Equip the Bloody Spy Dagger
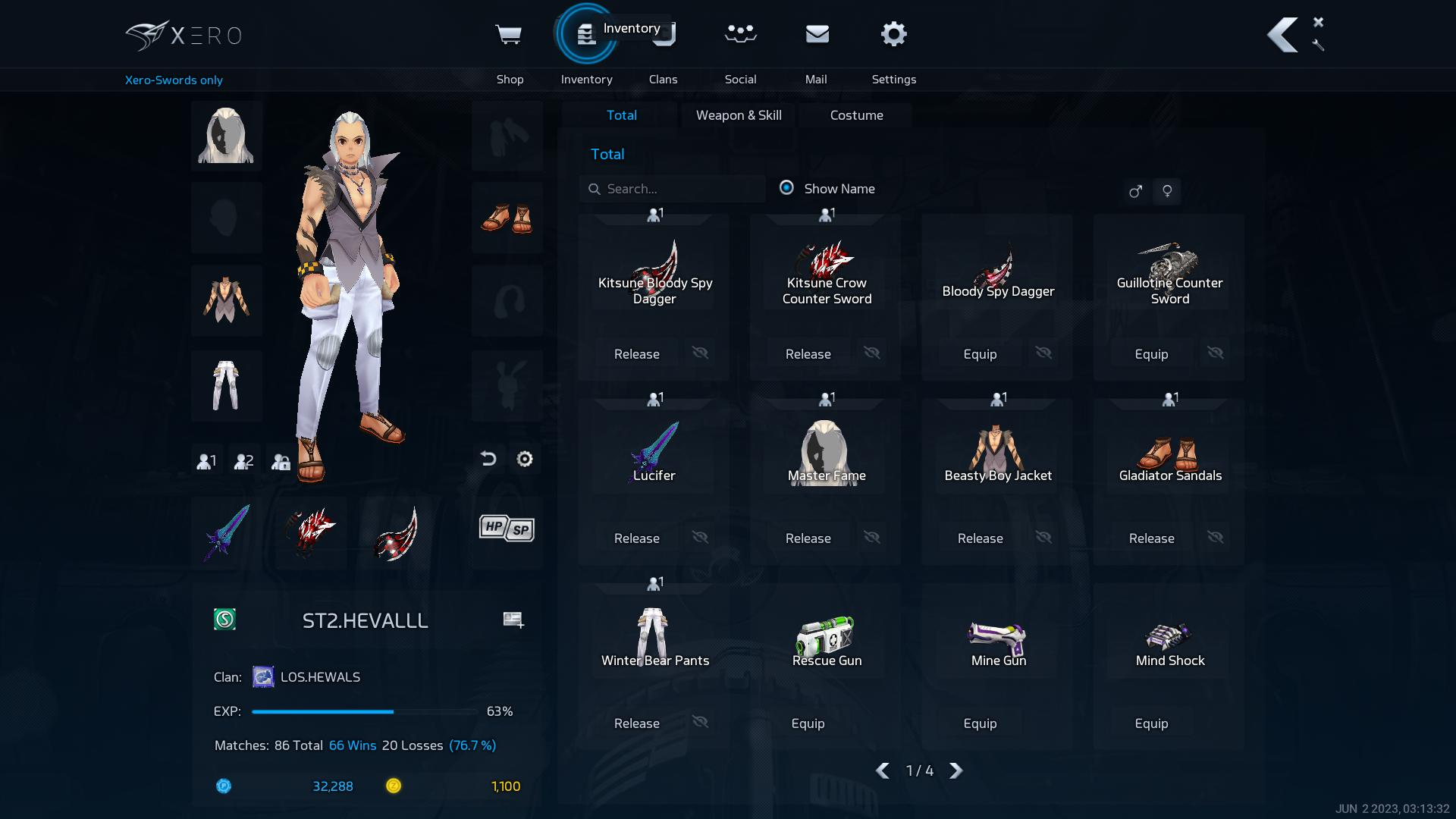 coord(980,354)
